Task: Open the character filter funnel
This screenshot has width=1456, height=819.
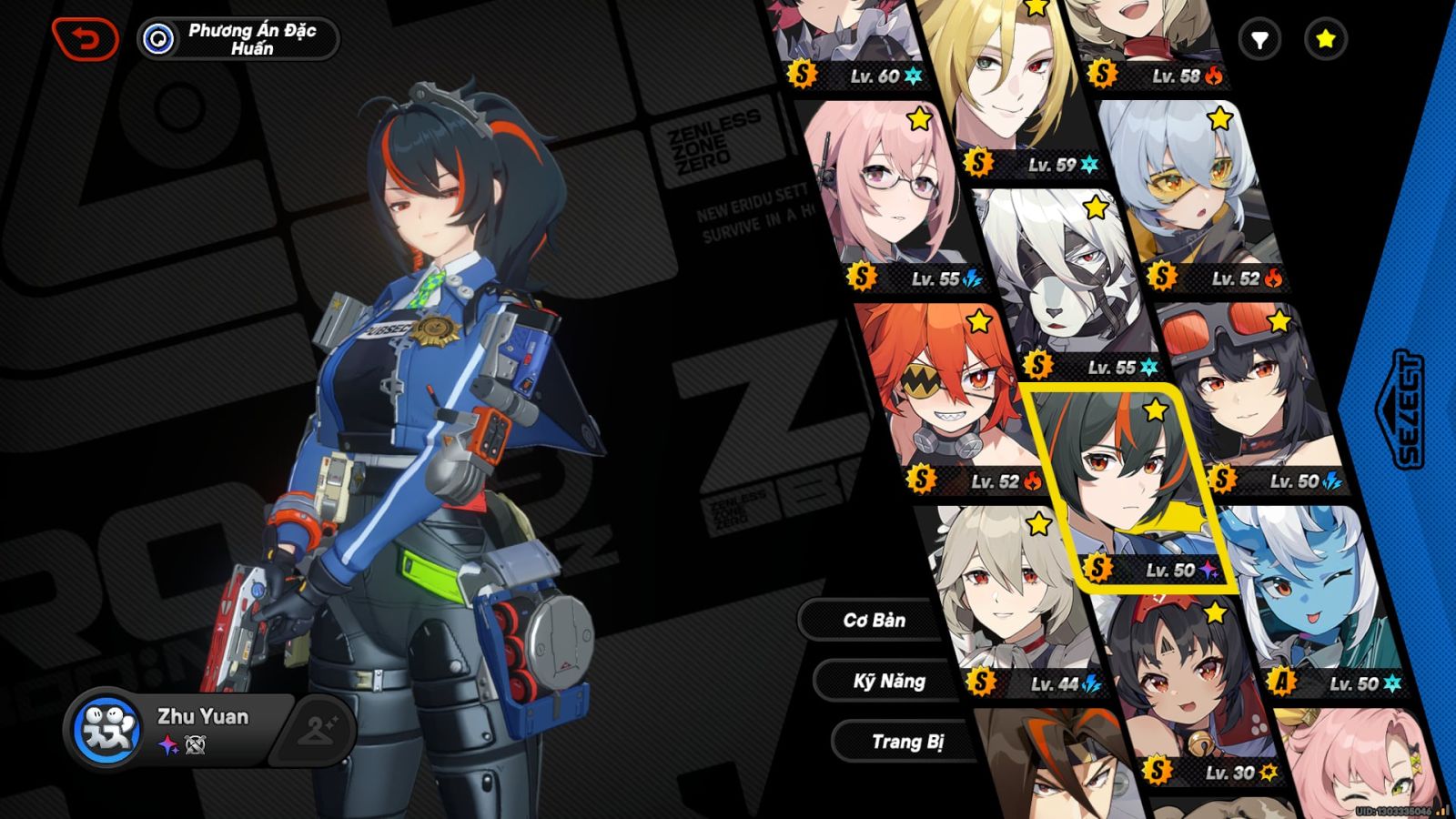Action: pos(1259,39)
